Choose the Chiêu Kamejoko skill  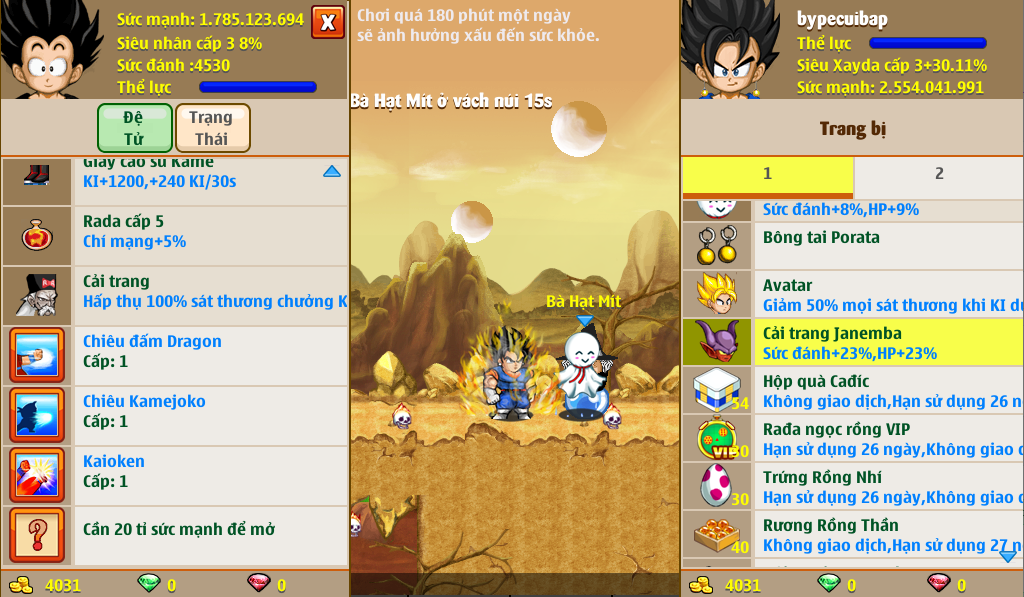click(x=175, y=412)
